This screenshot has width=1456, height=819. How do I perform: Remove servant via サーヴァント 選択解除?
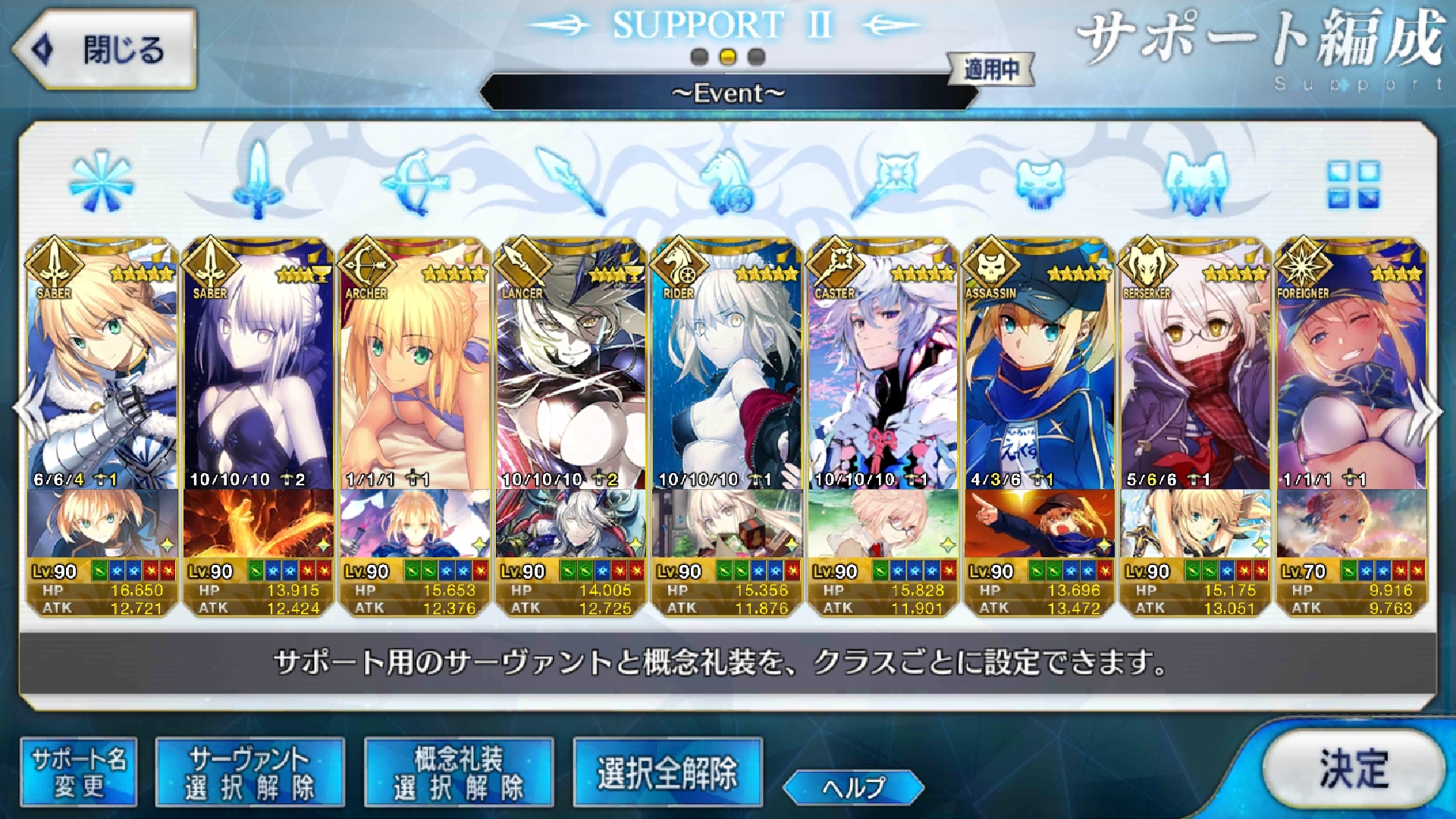pos(249,773)
